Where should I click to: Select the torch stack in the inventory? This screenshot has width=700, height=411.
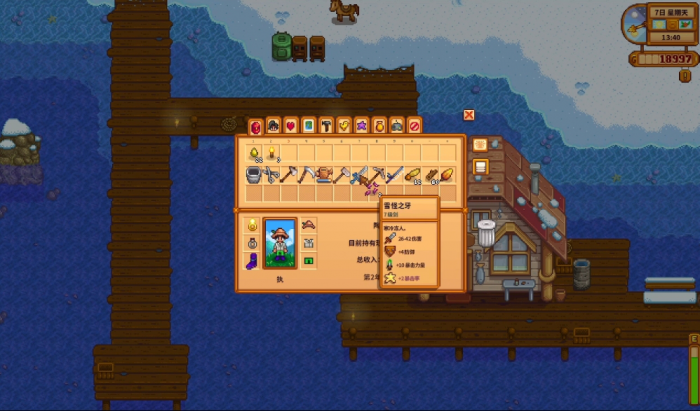coord(272,153)
